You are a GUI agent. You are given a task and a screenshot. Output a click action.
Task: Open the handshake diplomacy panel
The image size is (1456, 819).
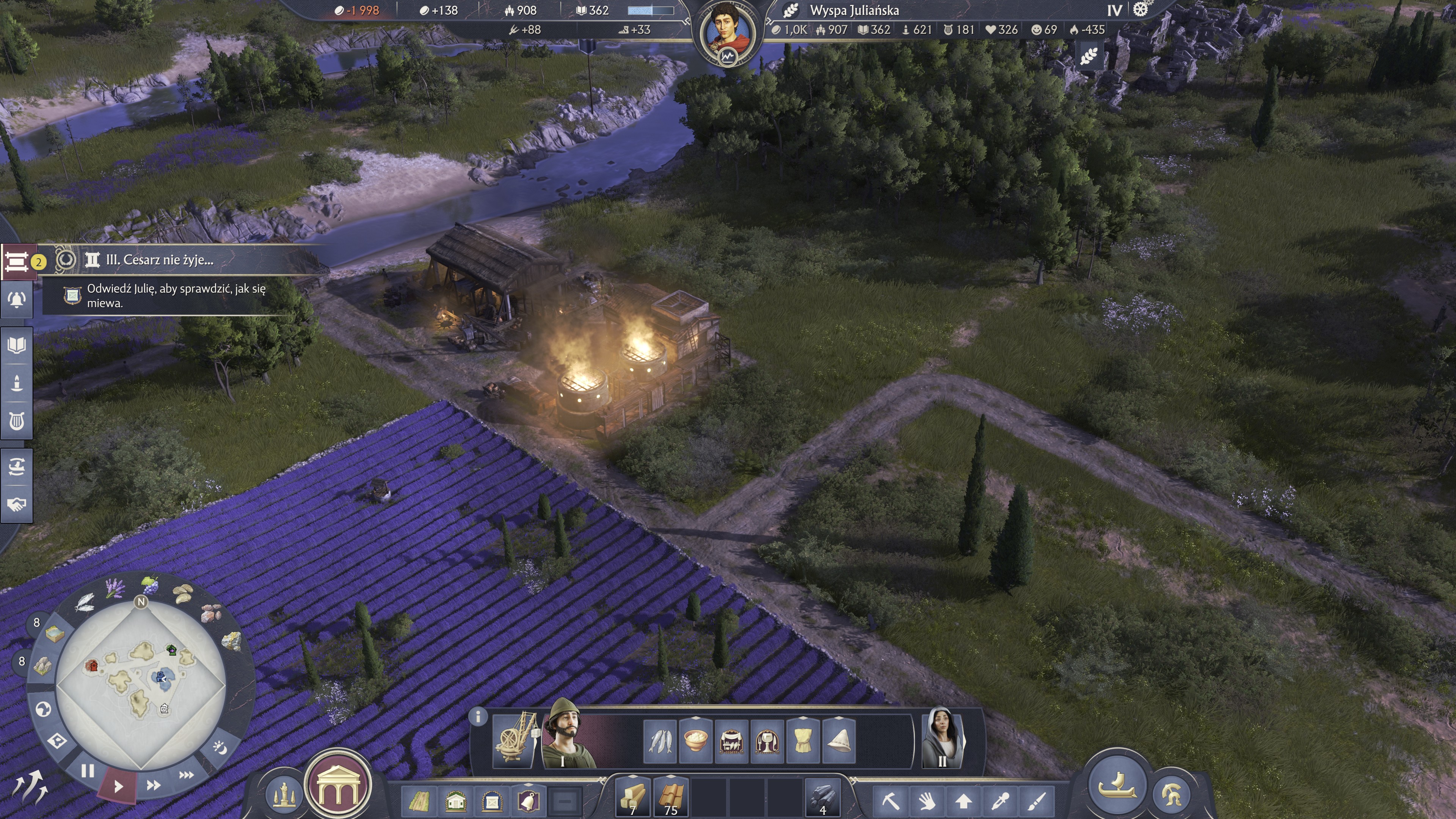pos(16,504)
